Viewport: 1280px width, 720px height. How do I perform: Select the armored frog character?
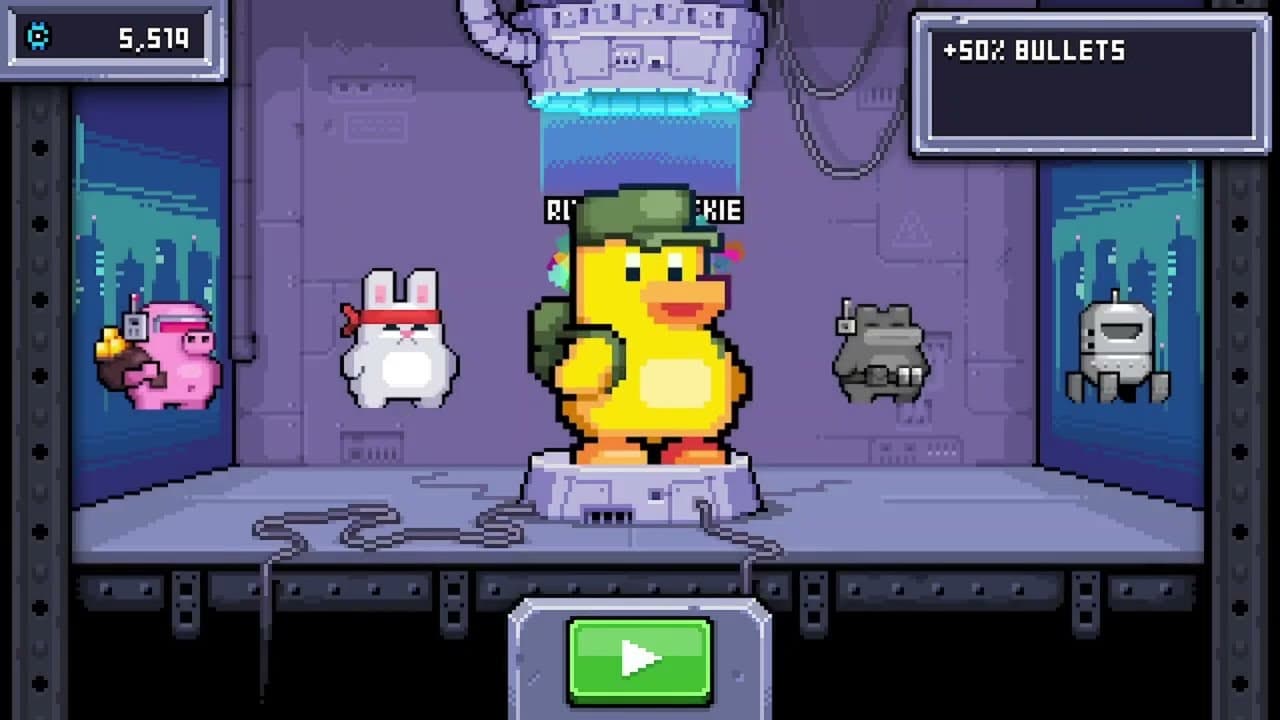880,350
